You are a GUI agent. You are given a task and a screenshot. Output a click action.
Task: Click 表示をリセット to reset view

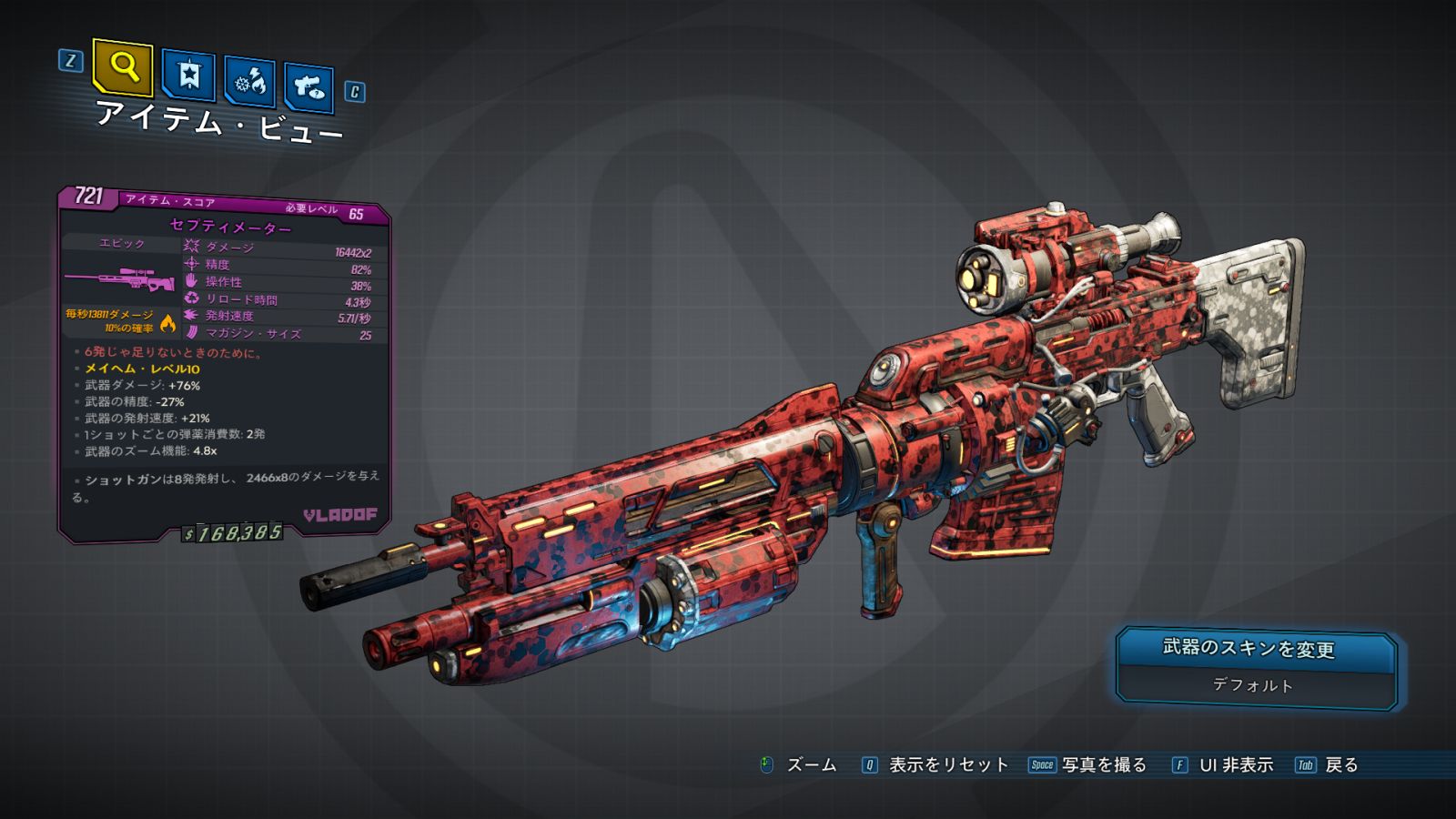point(947,765)
